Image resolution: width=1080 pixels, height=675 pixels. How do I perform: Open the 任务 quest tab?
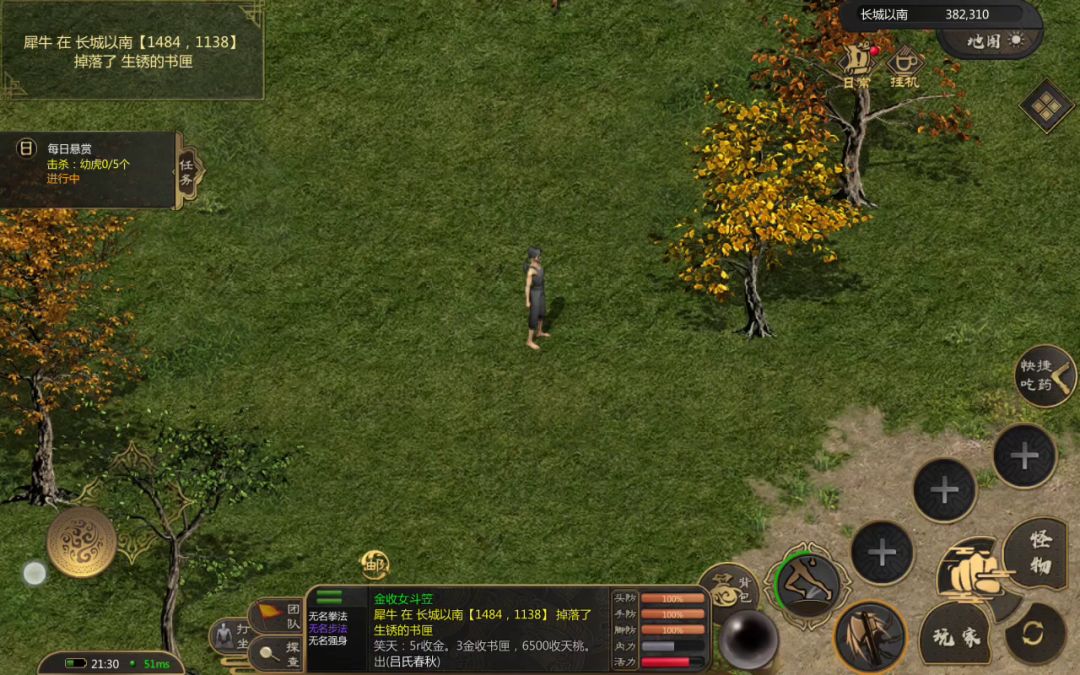click(x=189, y=170)
